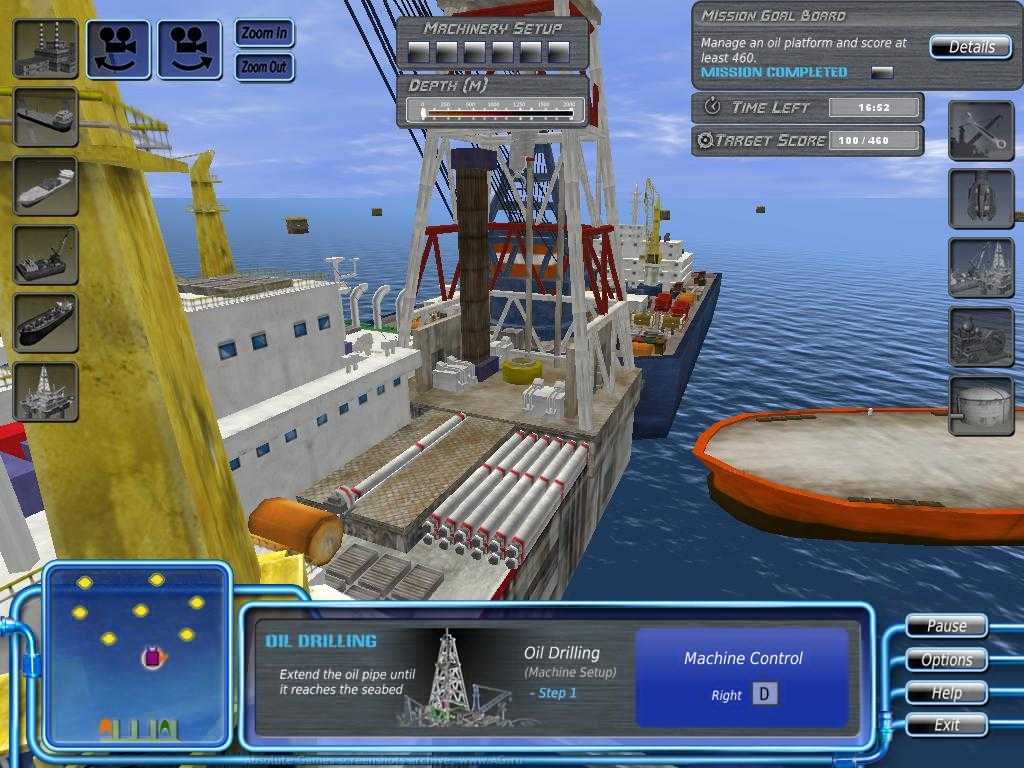1024x768 pixels.
Task: Rotate camera with the right camera icon
Action: [189, 49]
